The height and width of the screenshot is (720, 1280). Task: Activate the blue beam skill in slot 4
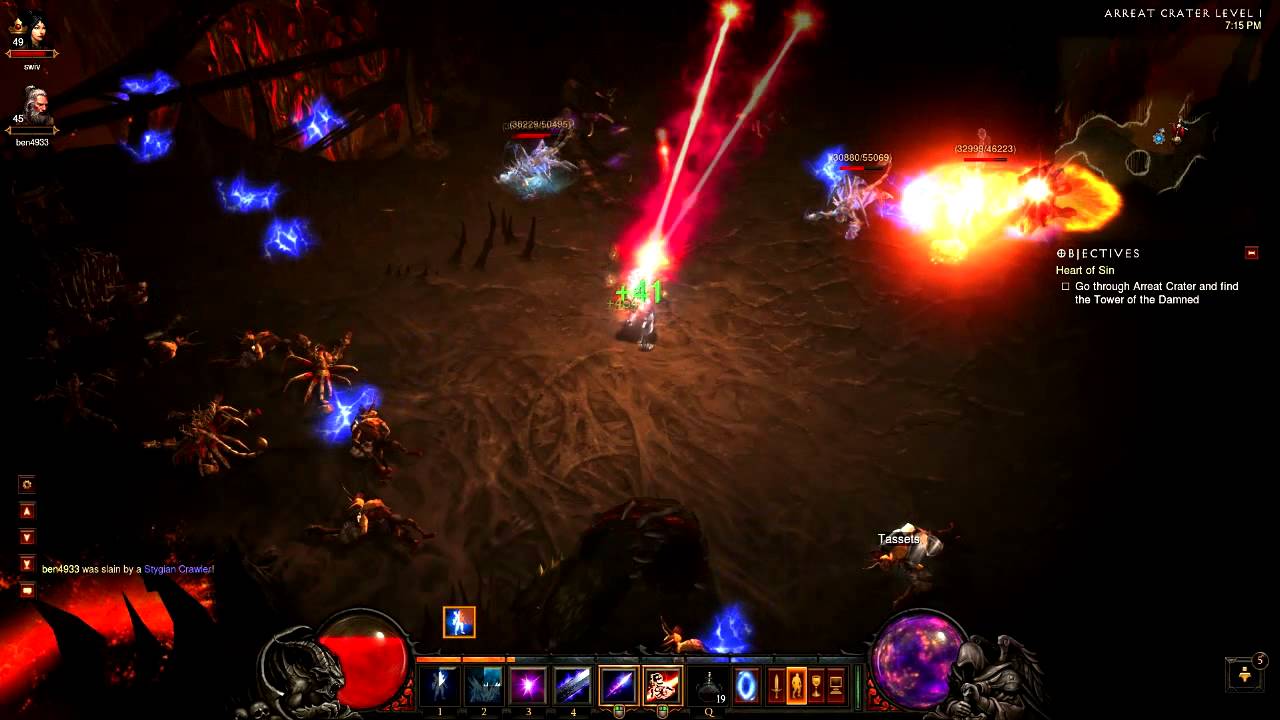573,686
